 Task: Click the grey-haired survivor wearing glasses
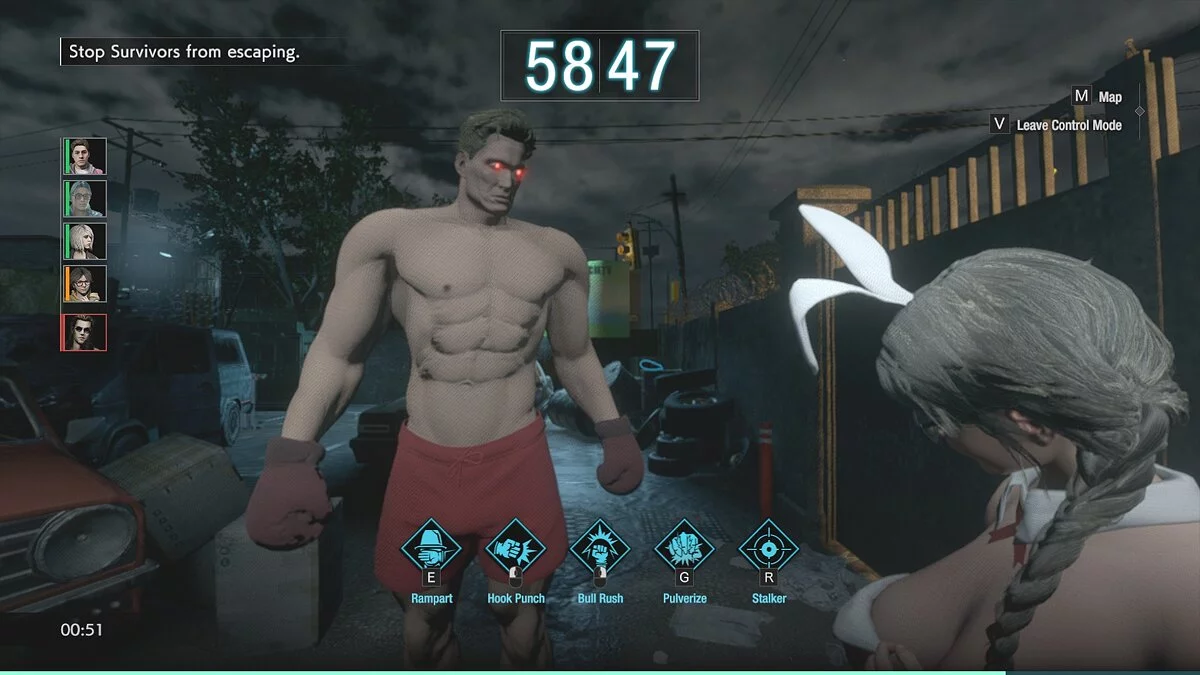click(x=85, y=199)
